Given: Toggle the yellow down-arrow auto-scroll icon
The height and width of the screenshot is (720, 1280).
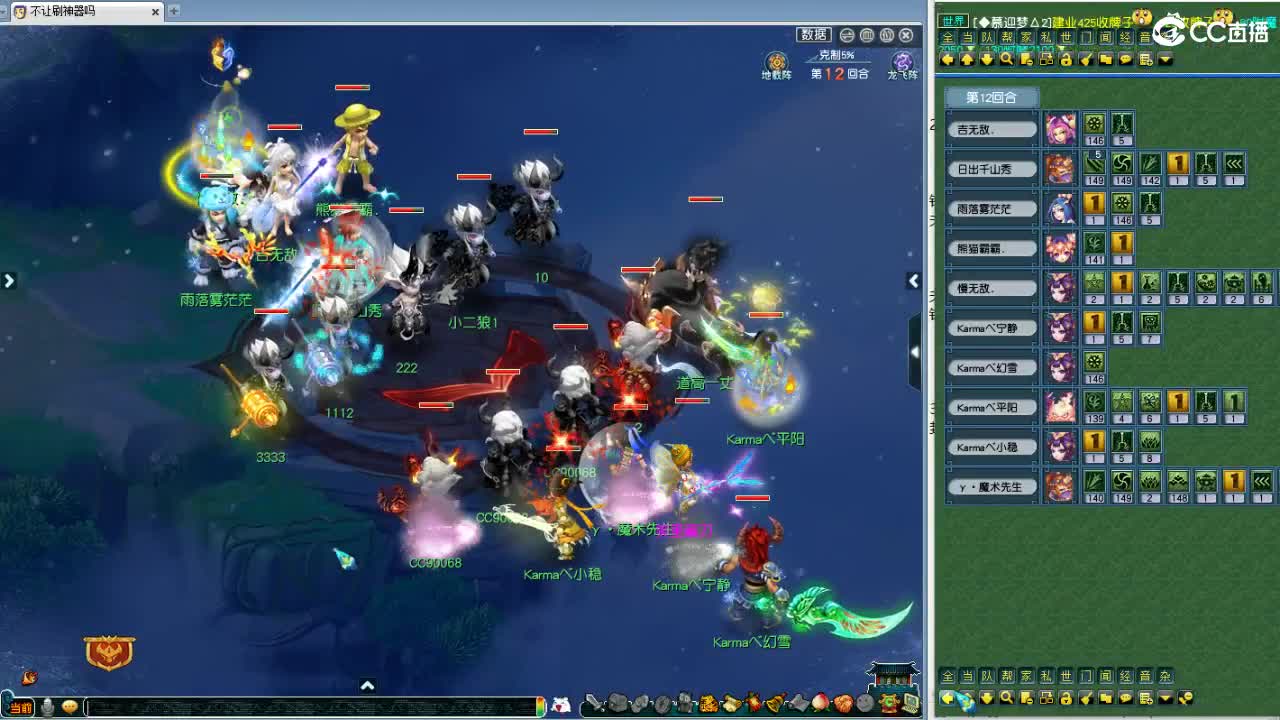Looking at the screenshot, I should coord(987,60).
